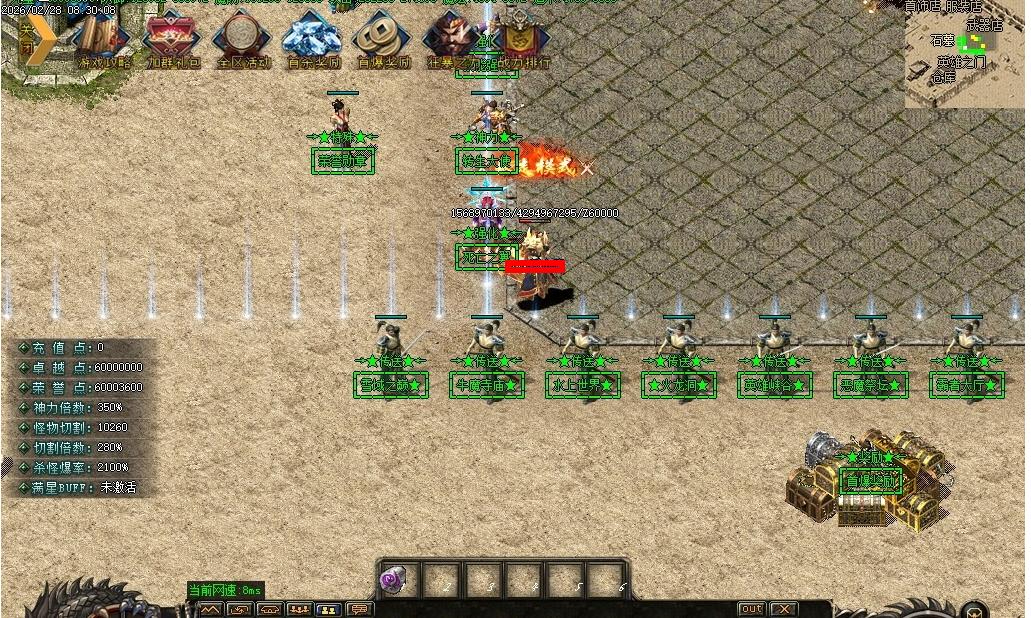Open the 首杀奖励 crystal reward icon
Screen dimensions: 1031x618
312,39
